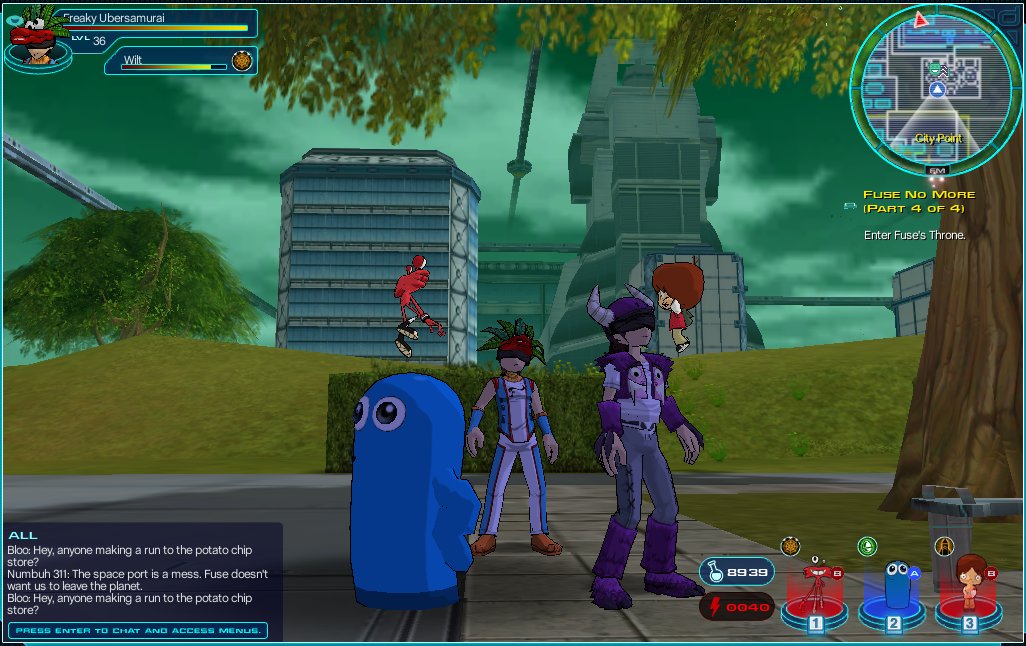Click the City Point minimap
This screenshot has width=1026, height=646.
pyautogui.click(x=936, y=92)
